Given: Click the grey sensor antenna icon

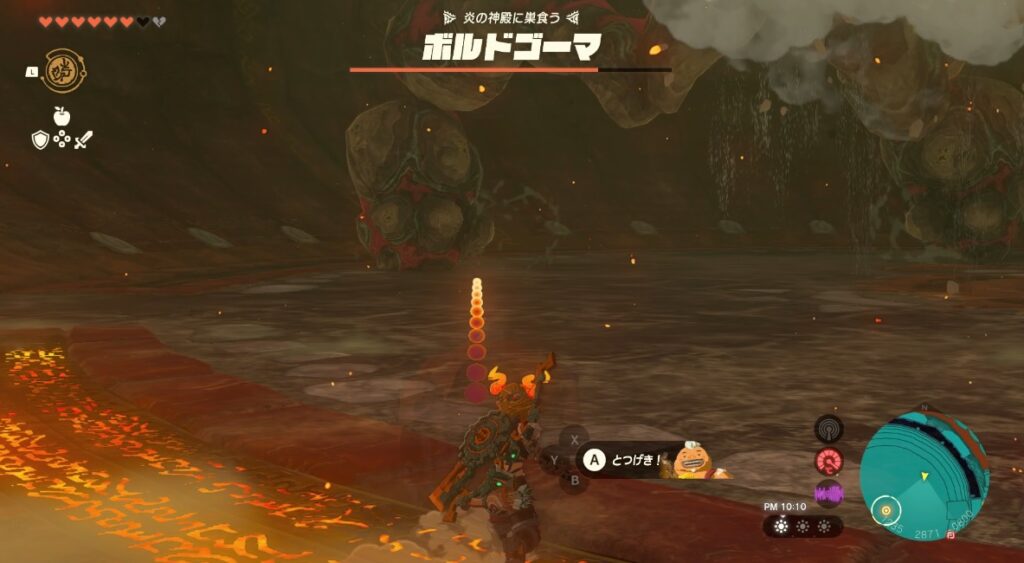Looking at the screenshot, I should (x=829, y=429).
